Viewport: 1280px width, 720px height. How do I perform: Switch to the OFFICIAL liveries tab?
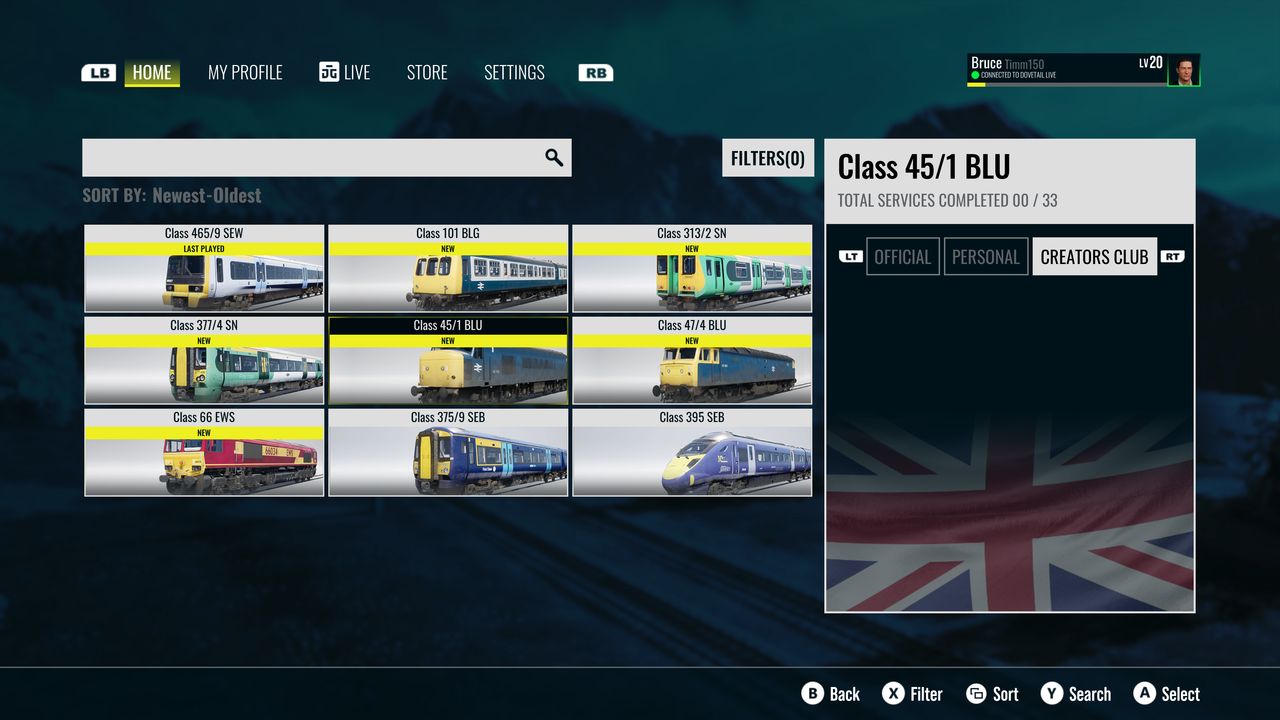[903, 257]
